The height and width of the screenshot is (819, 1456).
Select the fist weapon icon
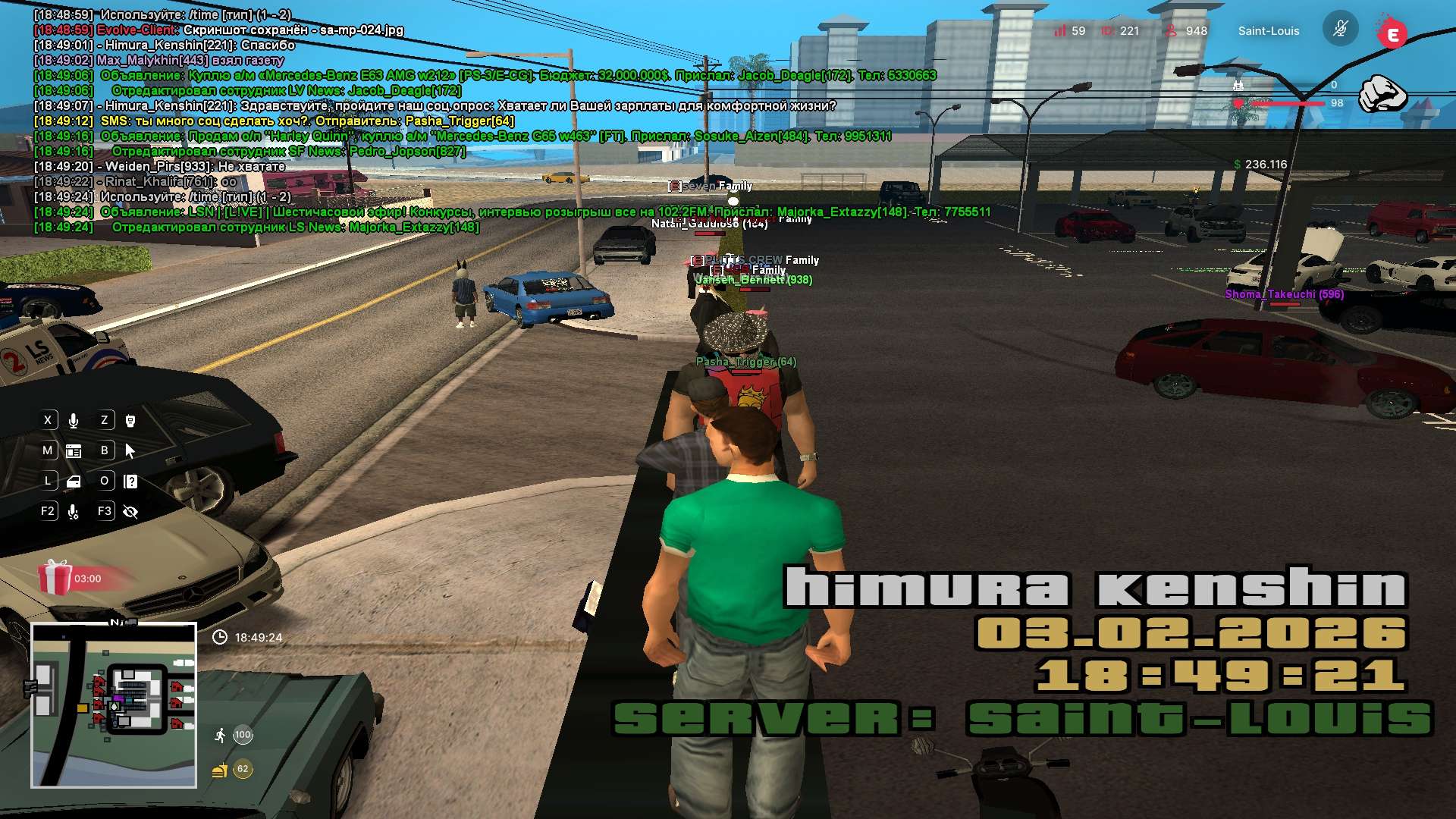pyautogui.click(x=1381, y=94)
